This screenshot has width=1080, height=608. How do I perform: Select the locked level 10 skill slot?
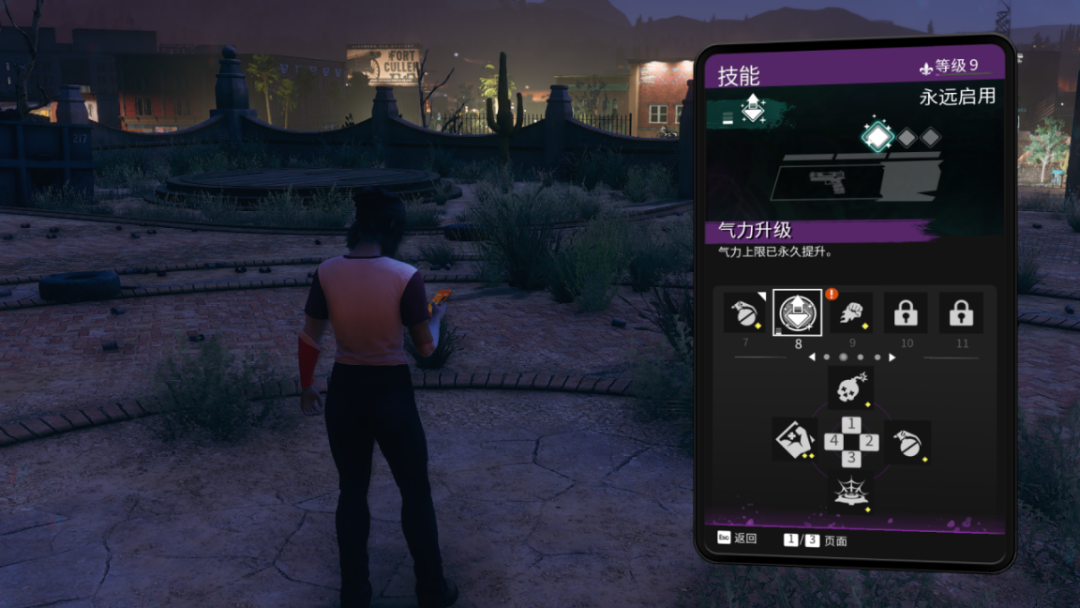pos(906,313)
